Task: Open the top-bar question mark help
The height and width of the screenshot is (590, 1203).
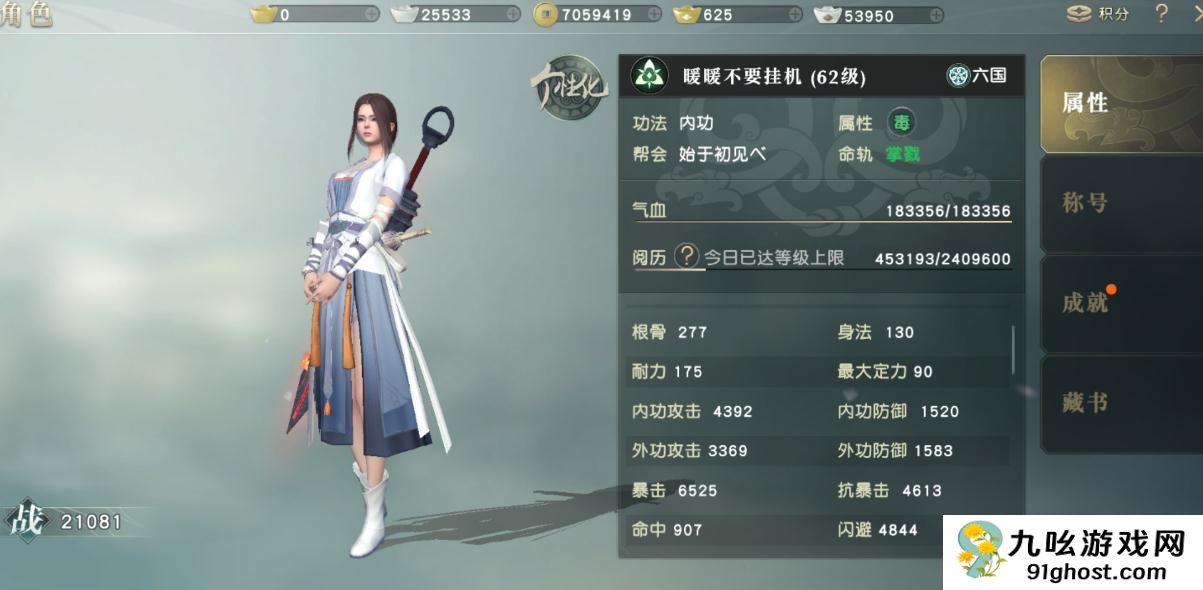Action: (x=1161, y=14)
